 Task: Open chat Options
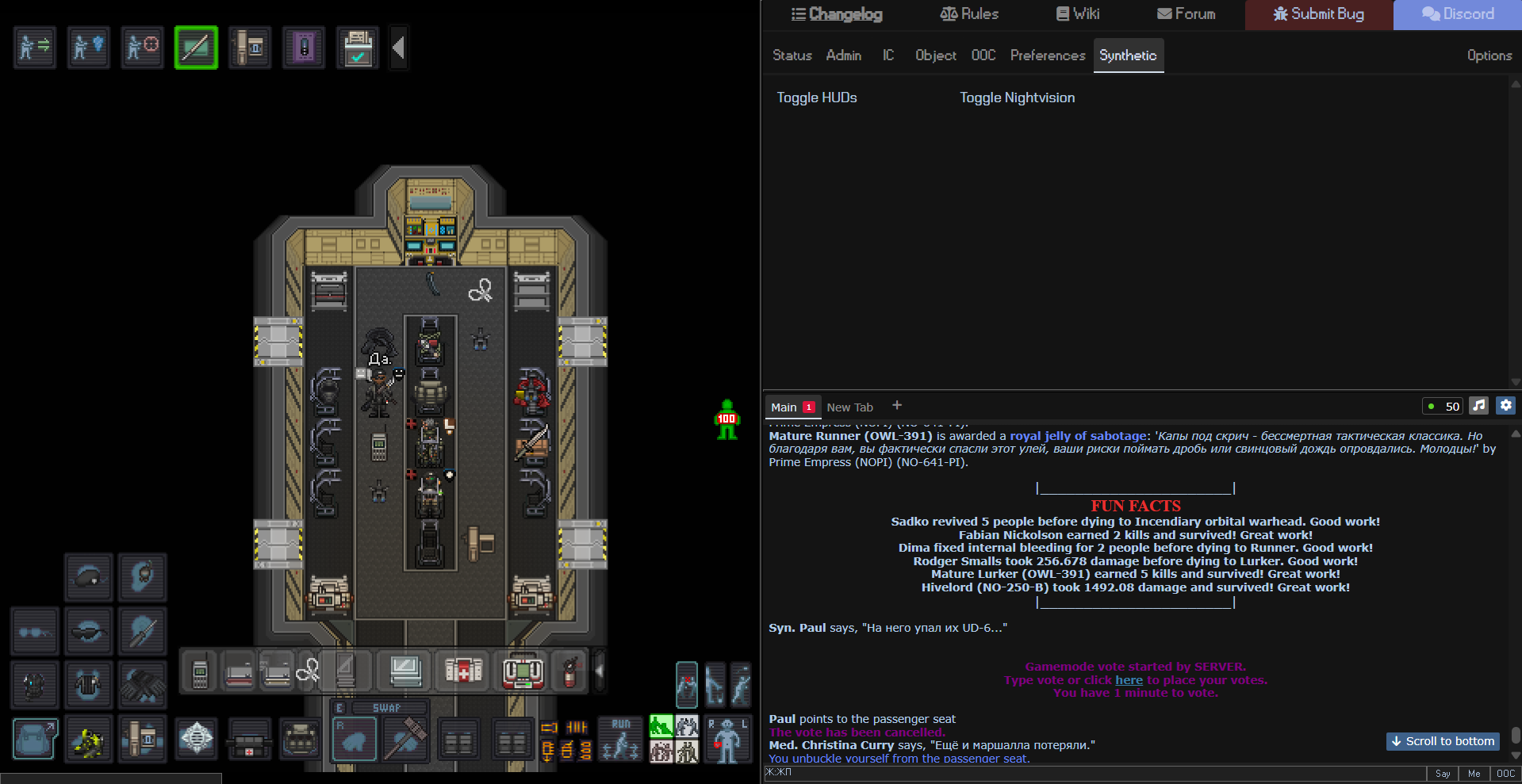tap(1489, 55)
